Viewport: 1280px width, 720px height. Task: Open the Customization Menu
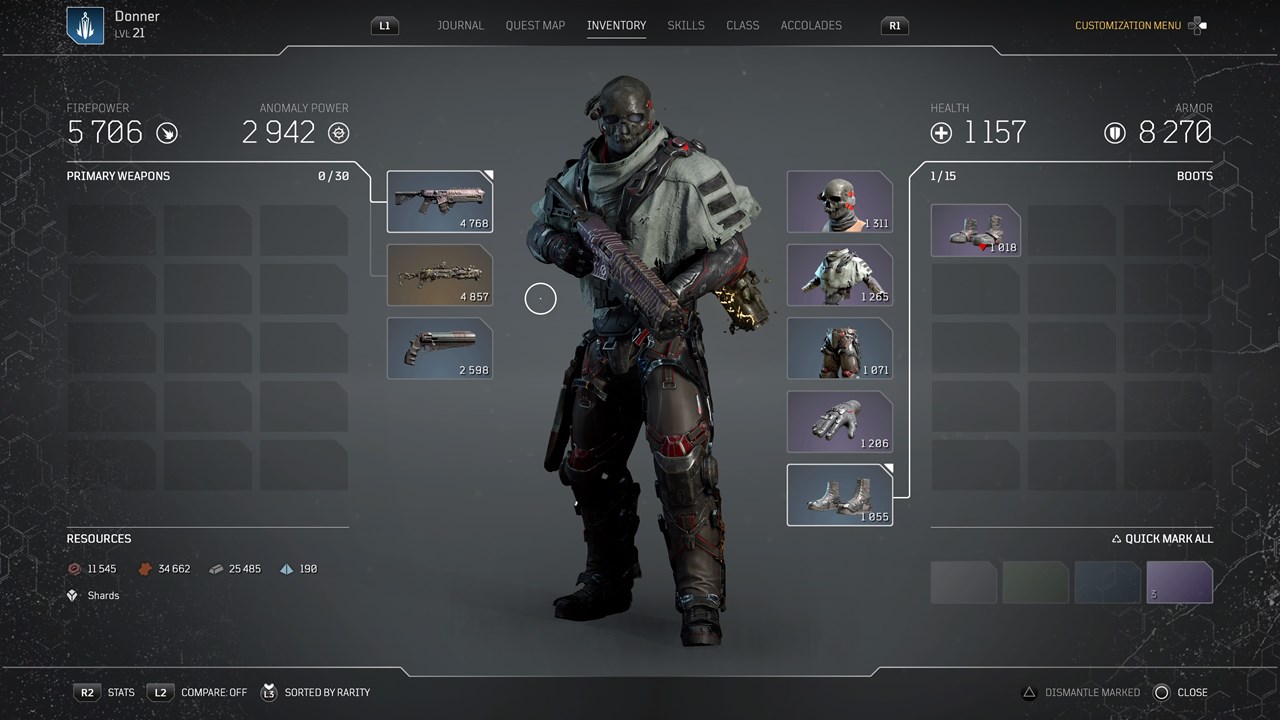pos(1128,26)
